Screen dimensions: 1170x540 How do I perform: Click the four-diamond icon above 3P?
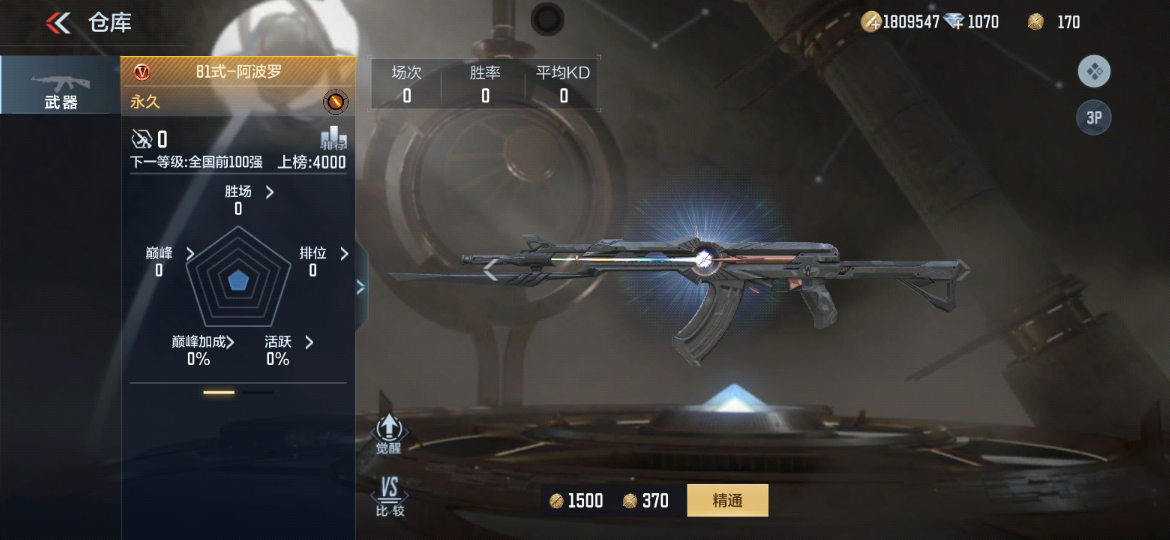pyautogui.click(x=1094, y=71)
